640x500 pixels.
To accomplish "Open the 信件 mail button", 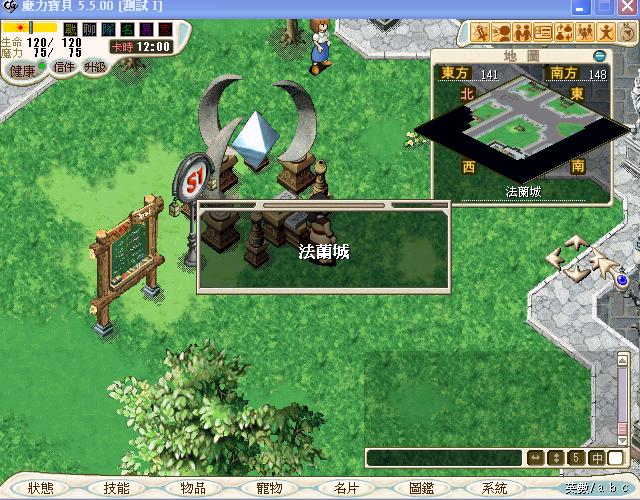I will (x=64, y=67).
